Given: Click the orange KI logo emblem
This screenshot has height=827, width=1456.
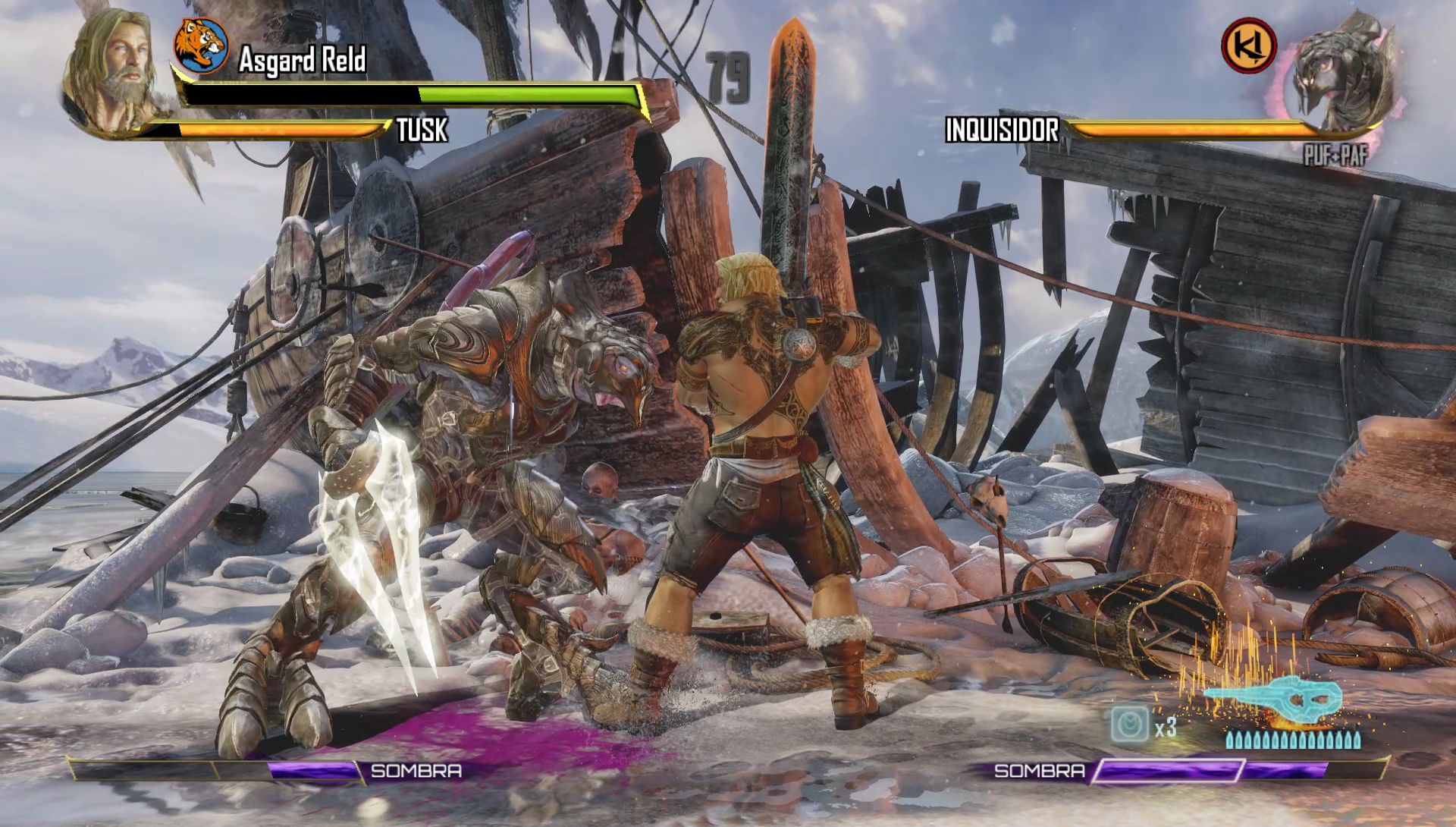Looking at the screenshot, I should (x=1248, y=46).
